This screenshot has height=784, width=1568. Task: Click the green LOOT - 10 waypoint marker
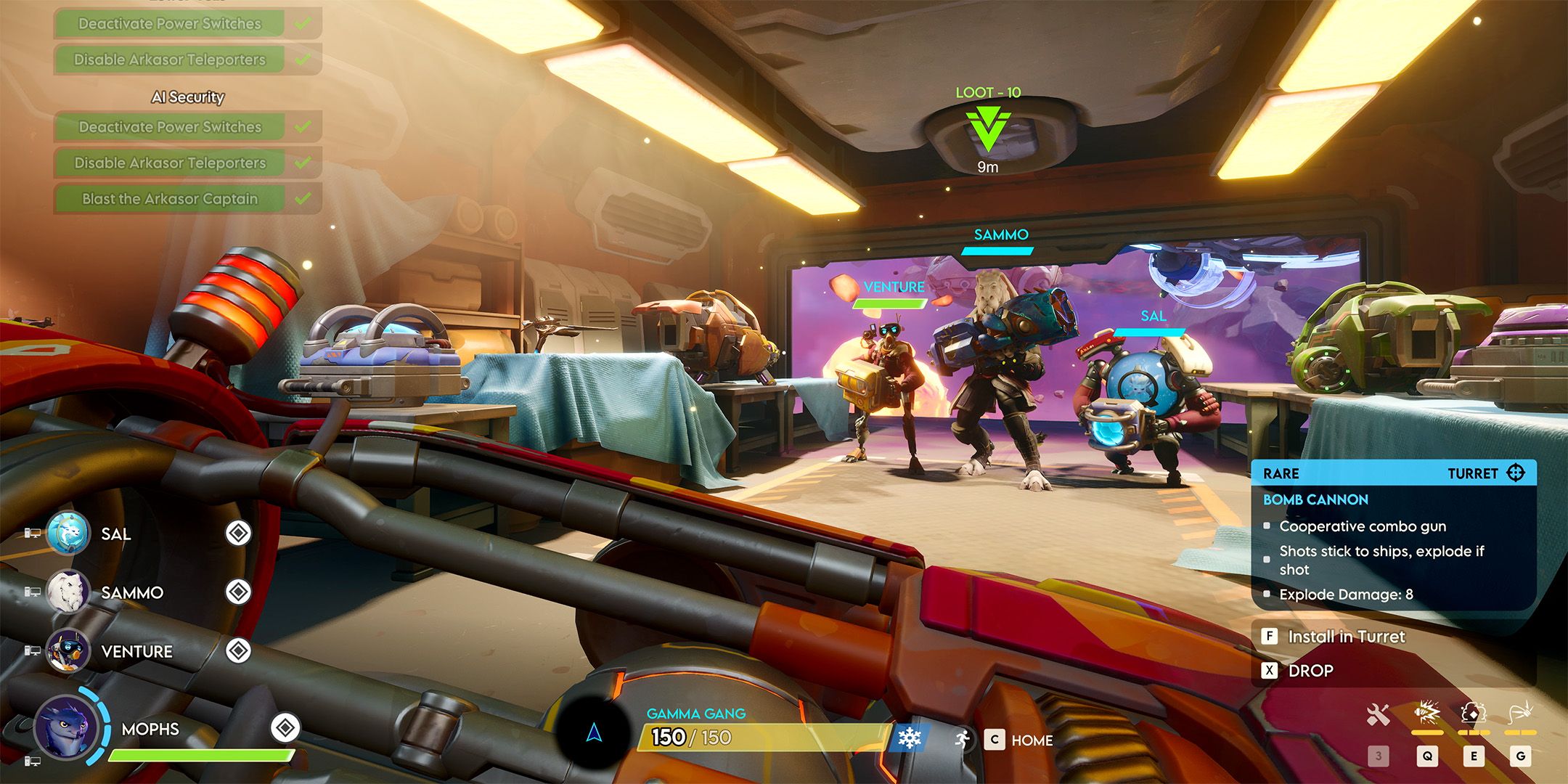pos(987,129)
